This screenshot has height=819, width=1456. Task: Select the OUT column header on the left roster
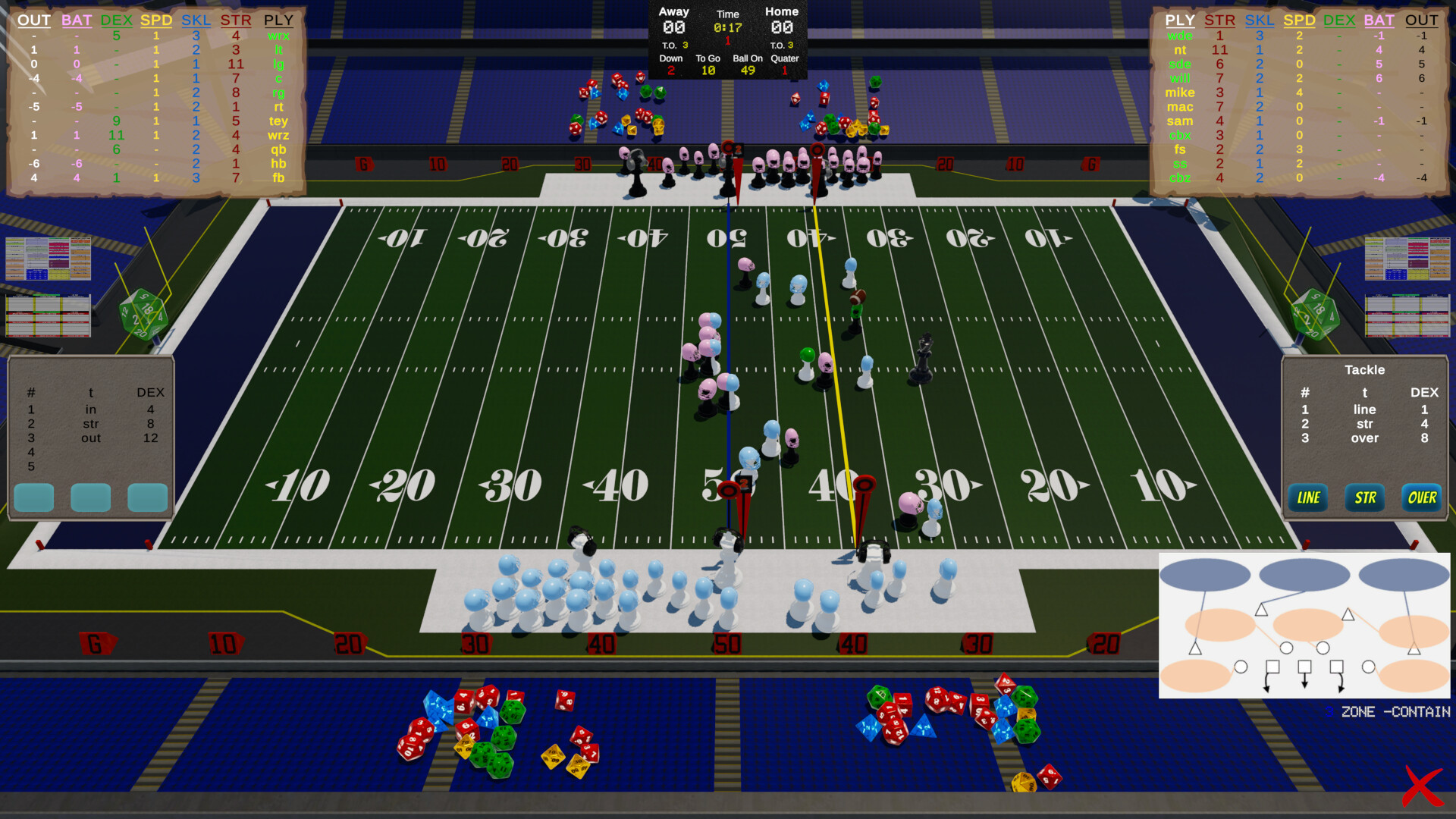[x=33, y=20]
